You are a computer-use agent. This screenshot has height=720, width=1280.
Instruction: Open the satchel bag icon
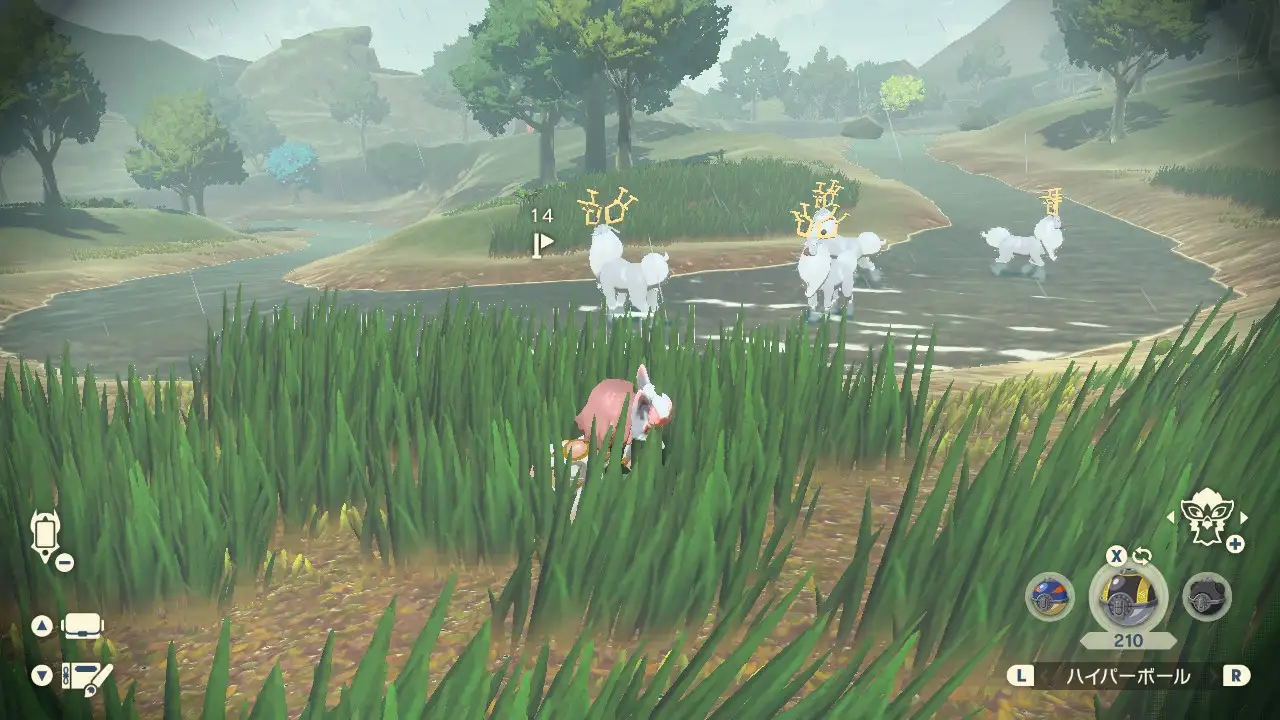pyautogui.click(x=83, y=627)
